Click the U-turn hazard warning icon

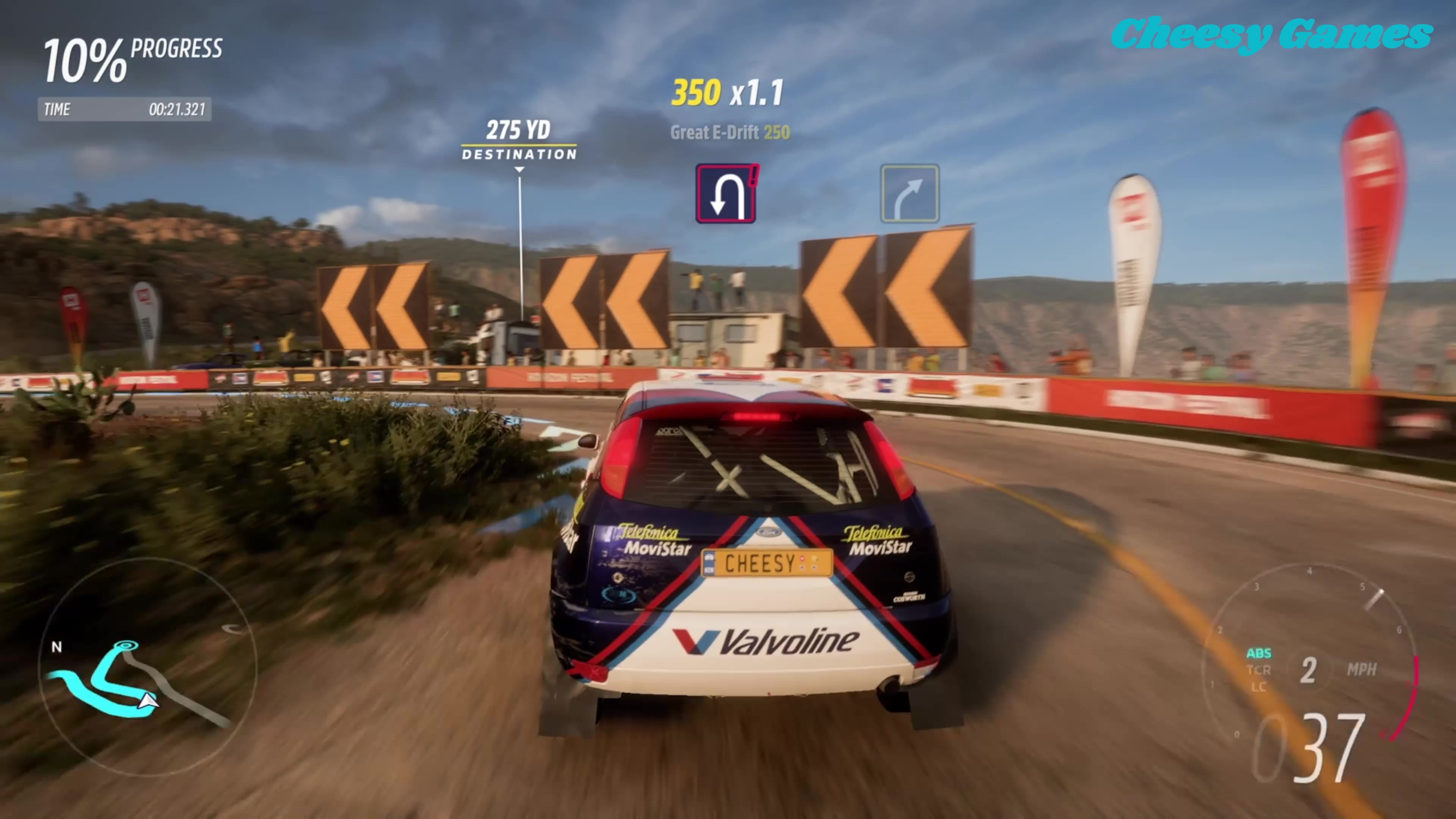coord(726,193)
